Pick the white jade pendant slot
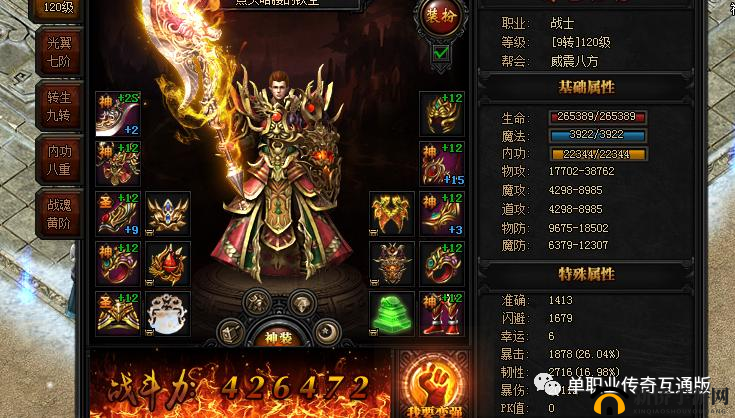This screenshot has height=418, width=735. [167, 312]
